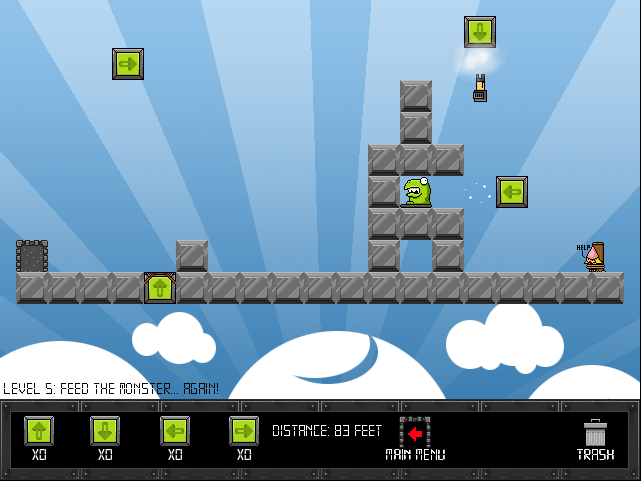Select the up arrow tile in toolbar
Image resolution: width=641 pixels, height=481 pixels.
[39, 431]
